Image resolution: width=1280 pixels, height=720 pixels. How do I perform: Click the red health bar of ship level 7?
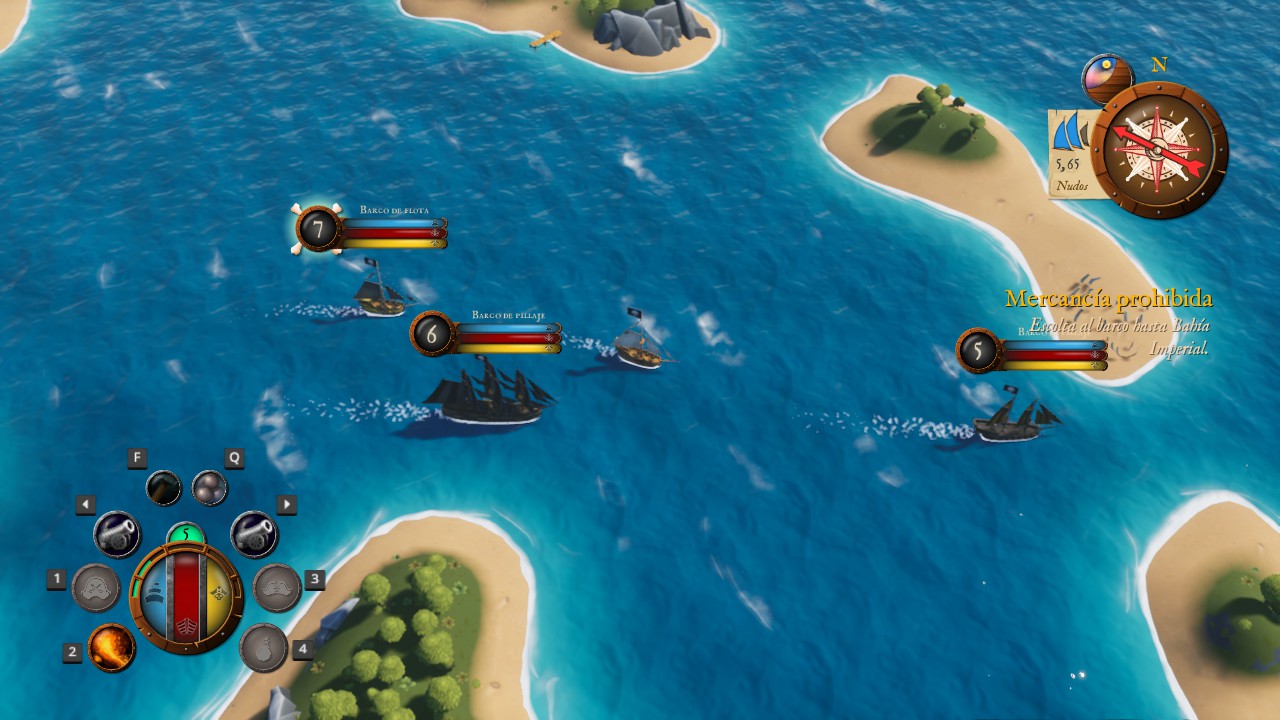(x=390, y=233)
